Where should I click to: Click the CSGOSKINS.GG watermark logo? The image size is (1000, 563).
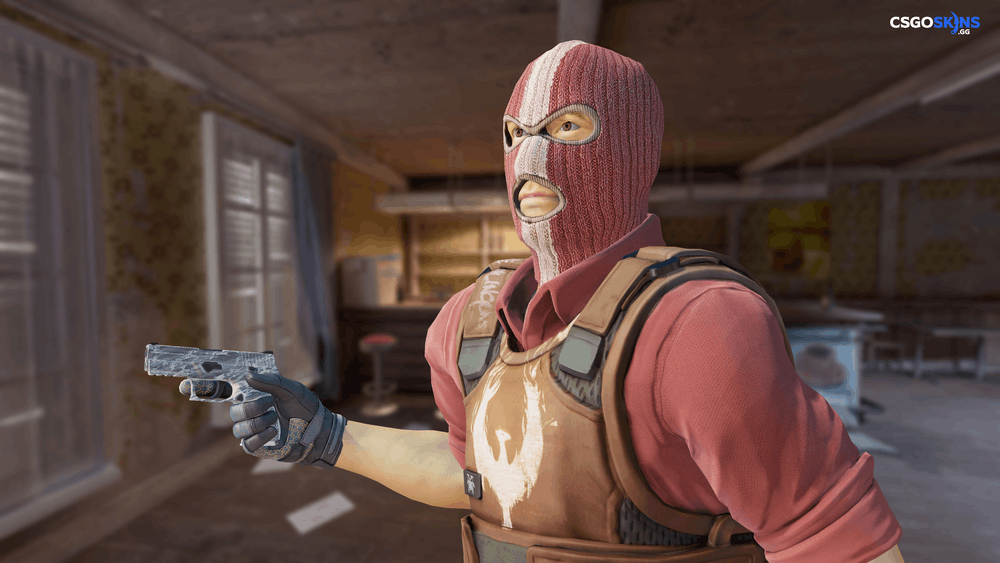click(x=934, y=23)
